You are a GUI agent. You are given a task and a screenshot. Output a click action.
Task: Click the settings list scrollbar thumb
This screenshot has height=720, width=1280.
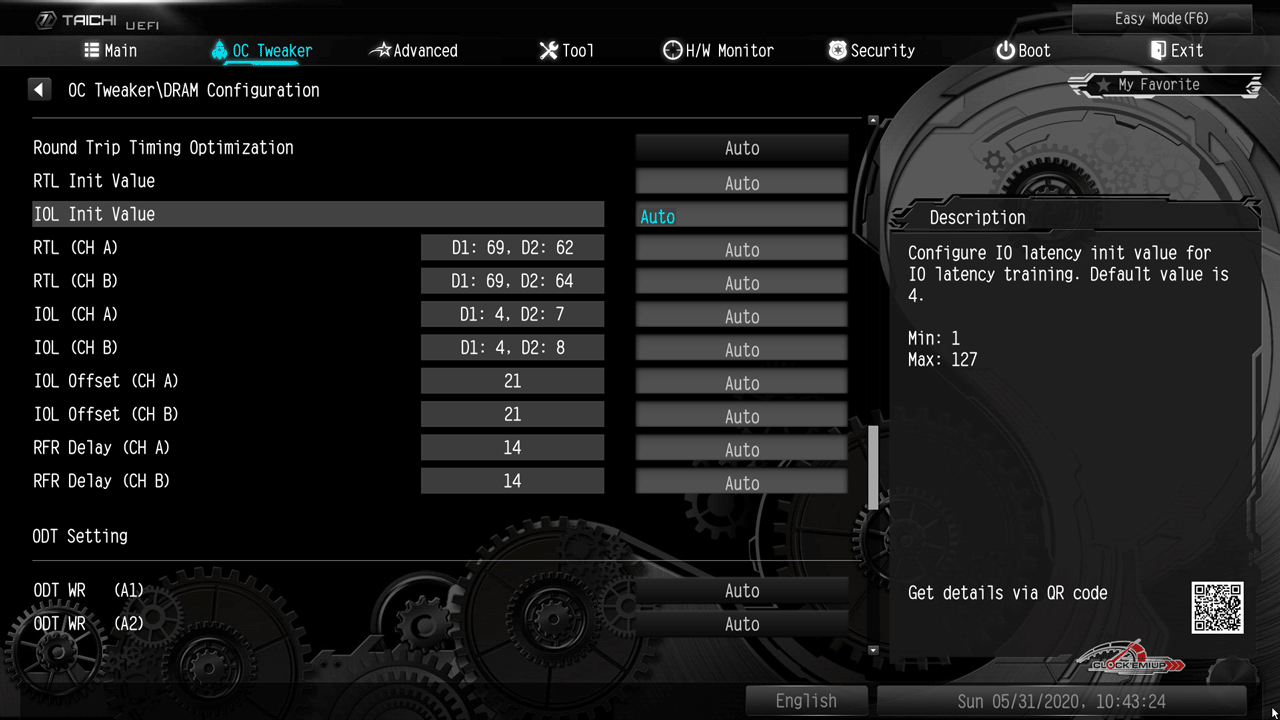(x=873, y=467)
